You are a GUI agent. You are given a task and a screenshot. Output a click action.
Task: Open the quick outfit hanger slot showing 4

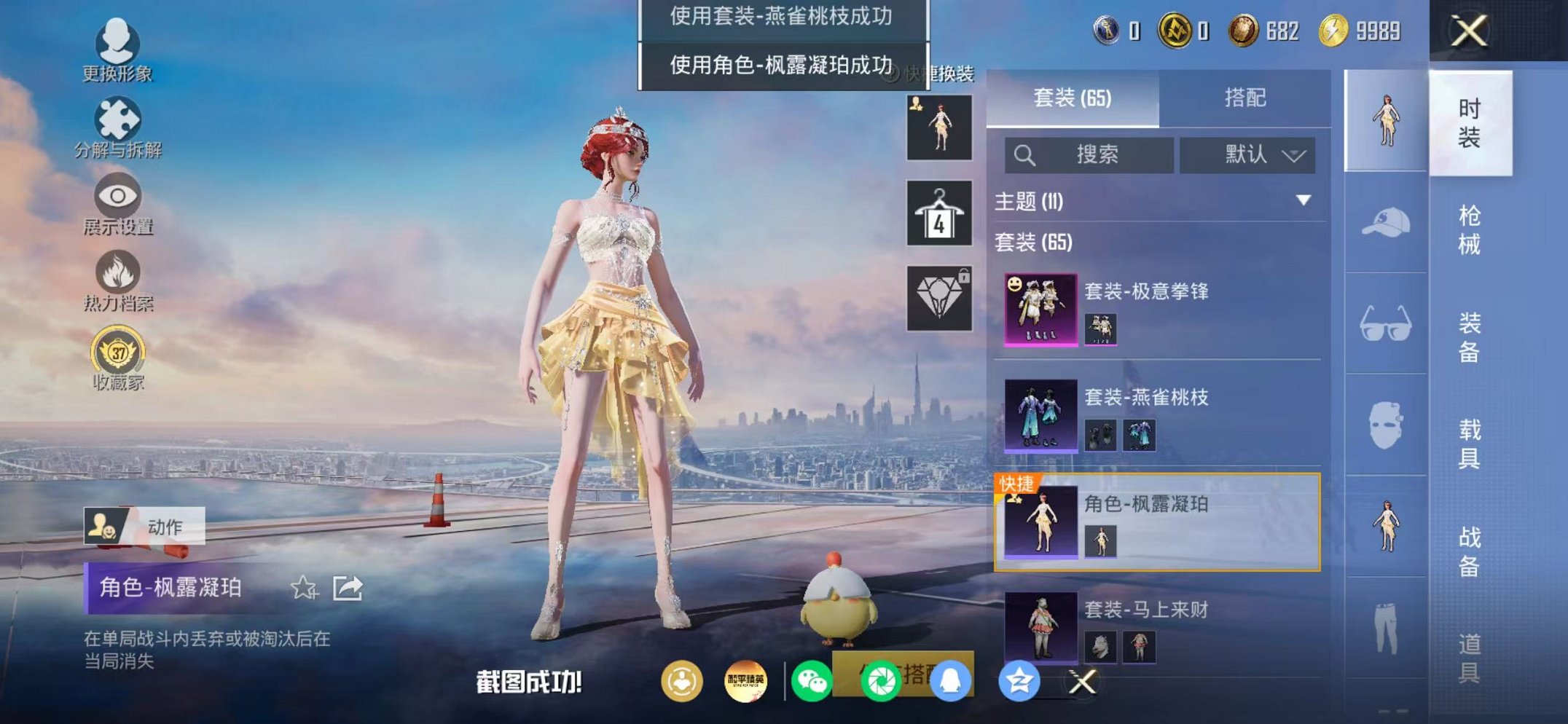click(x=940, y=215)
